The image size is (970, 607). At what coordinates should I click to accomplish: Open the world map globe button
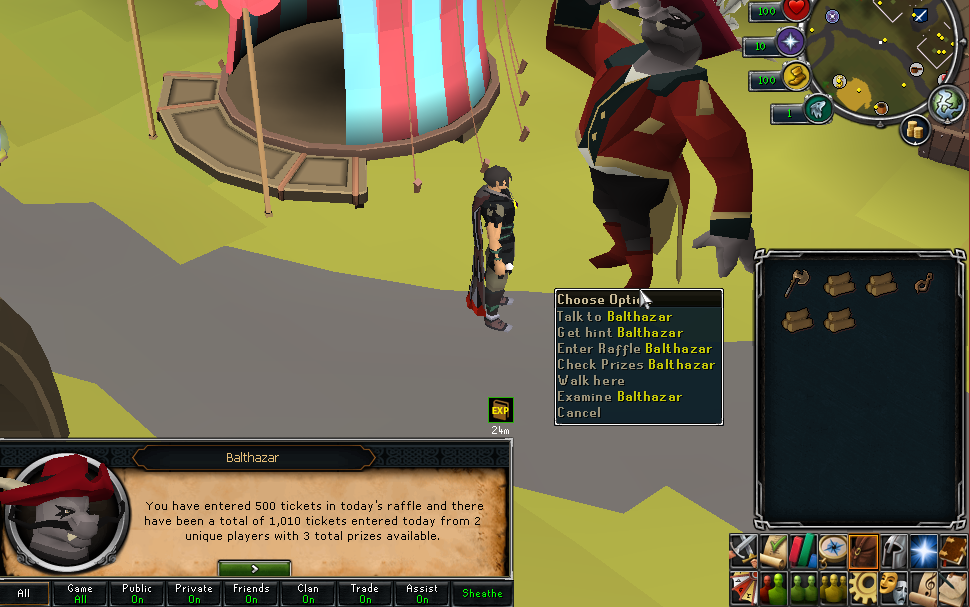click(945, 102)
